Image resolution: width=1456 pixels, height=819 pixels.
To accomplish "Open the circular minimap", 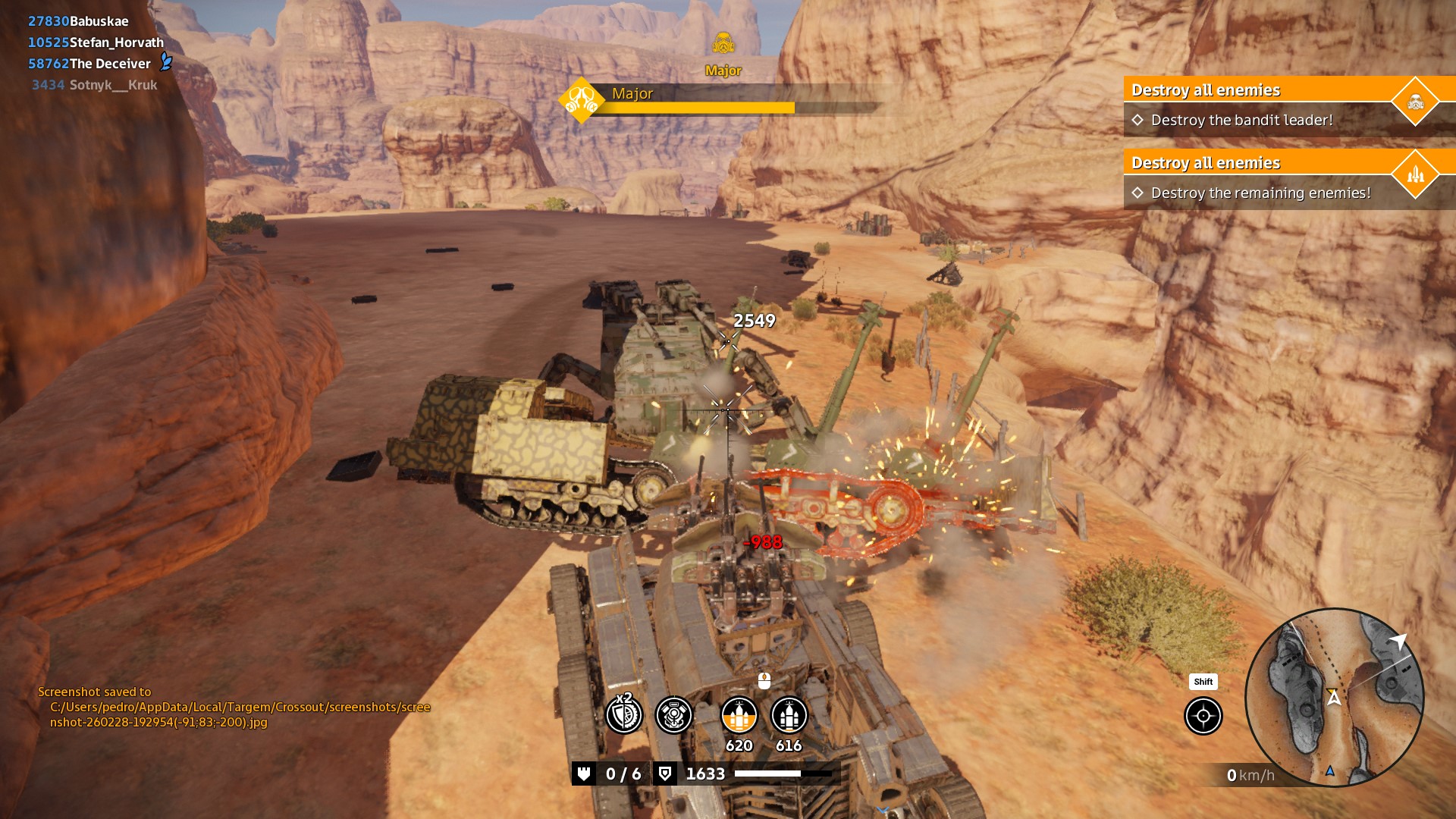I will click(1335, 697).
